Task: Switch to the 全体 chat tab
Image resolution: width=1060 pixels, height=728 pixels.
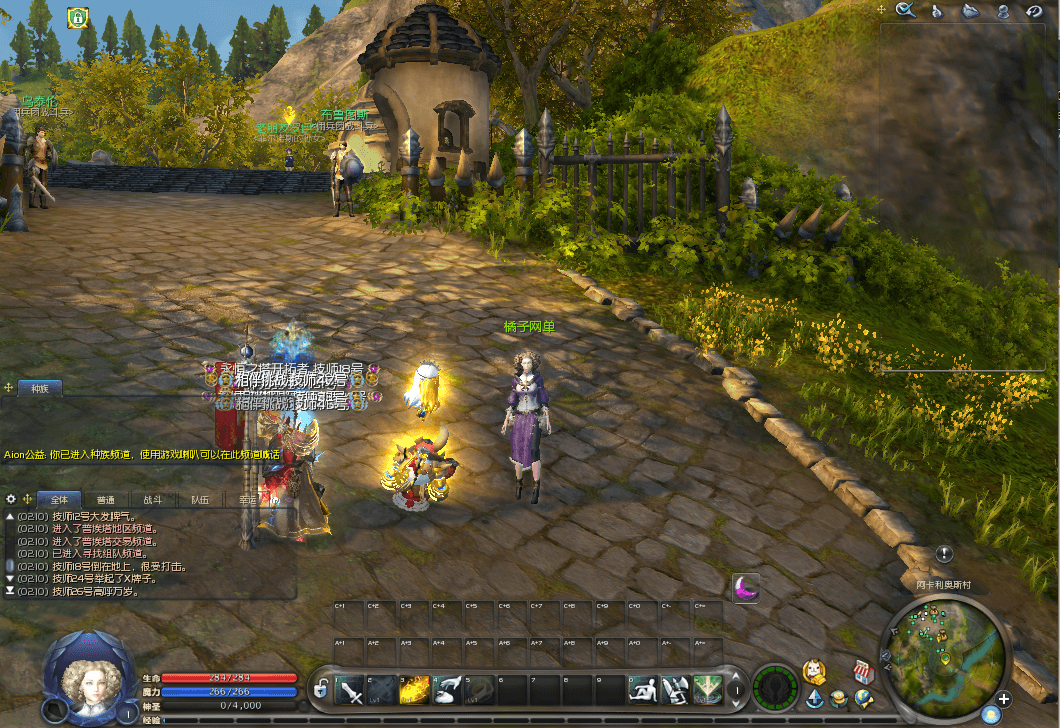Action: pyautogui.click(x=59, y=499)
